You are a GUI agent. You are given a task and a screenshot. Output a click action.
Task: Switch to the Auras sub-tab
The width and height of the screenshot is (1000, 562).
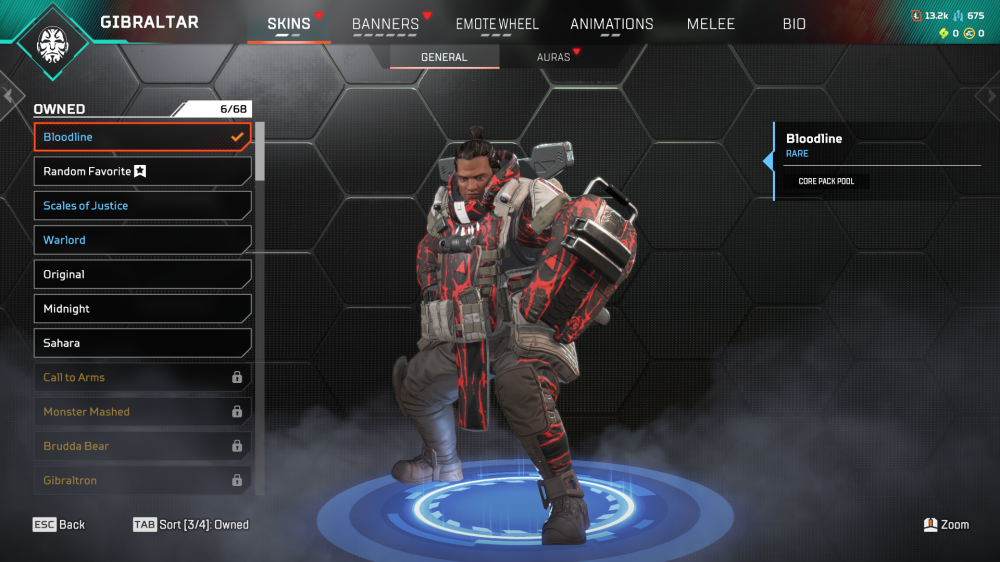pos(553,57)
